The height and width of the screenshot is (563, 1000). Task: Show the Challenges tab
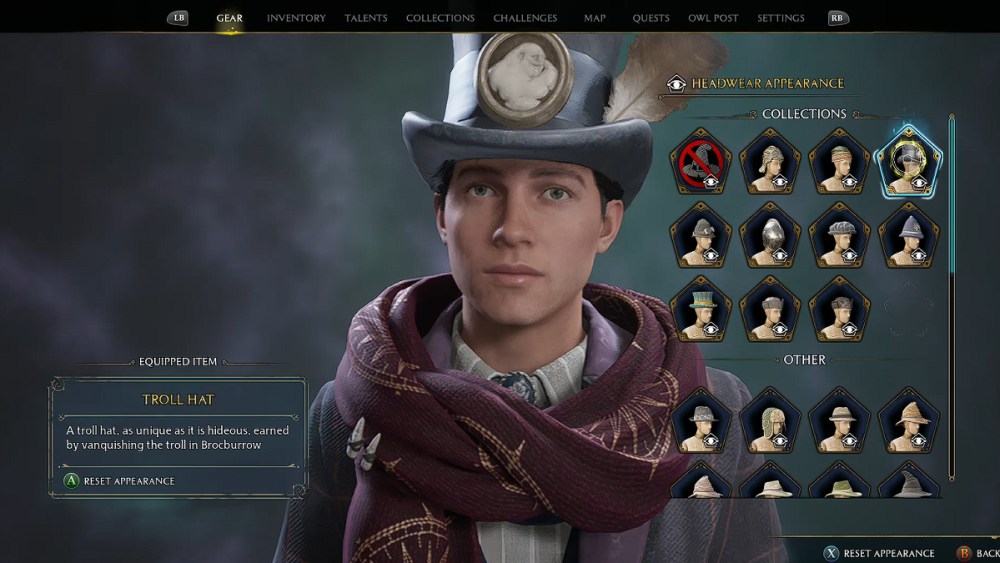coord(525,18)
